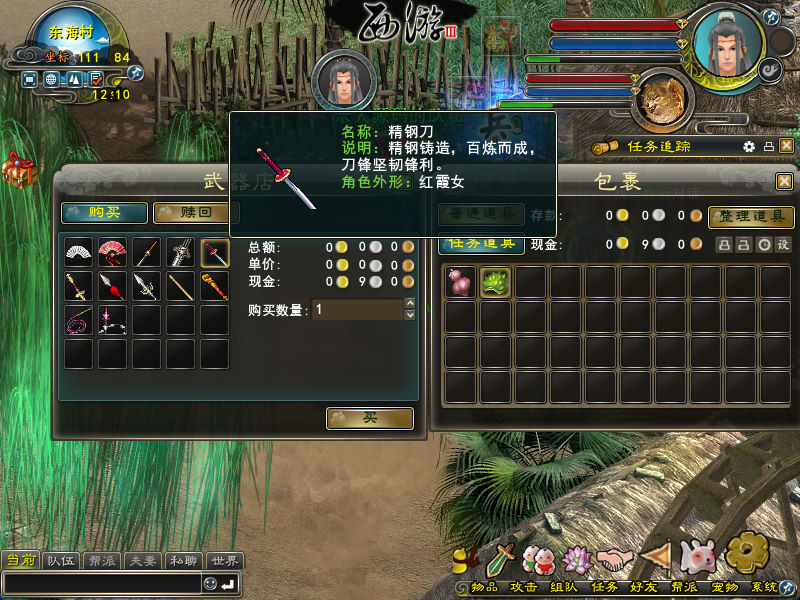Switch chat to the 队伍 (Team) channel
Viewport: 800px width, 600px height.
pyautogui.click(x=61, y=560)
